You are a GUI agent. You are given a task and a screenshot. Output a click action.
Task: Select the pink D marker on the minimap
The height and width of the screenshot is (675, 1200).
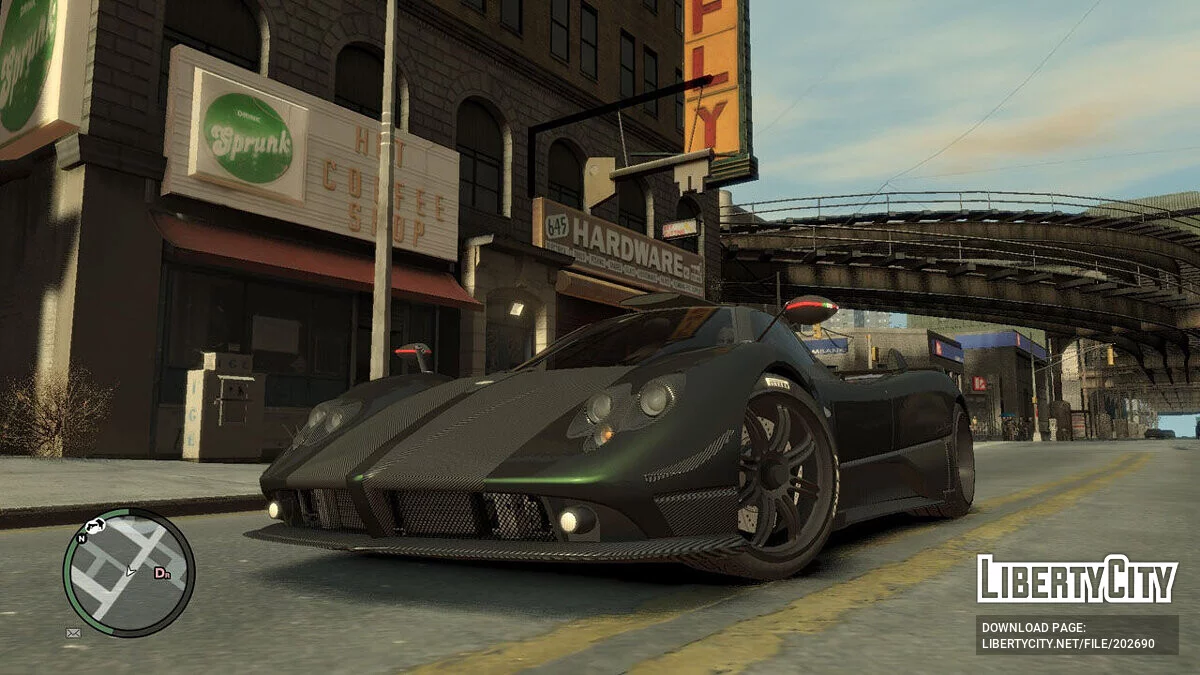point(161,573)
